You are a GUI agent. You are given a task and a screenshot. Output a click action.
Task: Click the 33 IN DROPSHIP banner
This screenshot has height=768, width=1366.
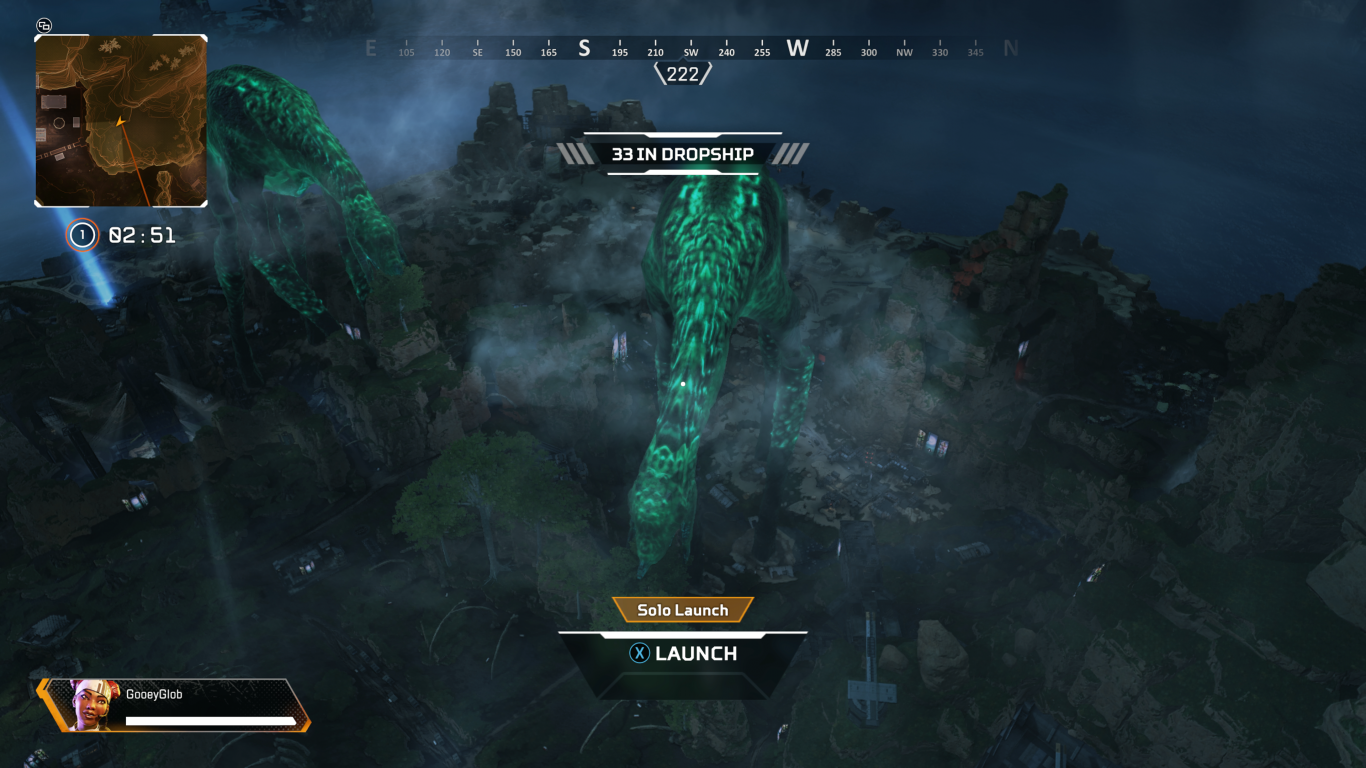pos(683,155)
